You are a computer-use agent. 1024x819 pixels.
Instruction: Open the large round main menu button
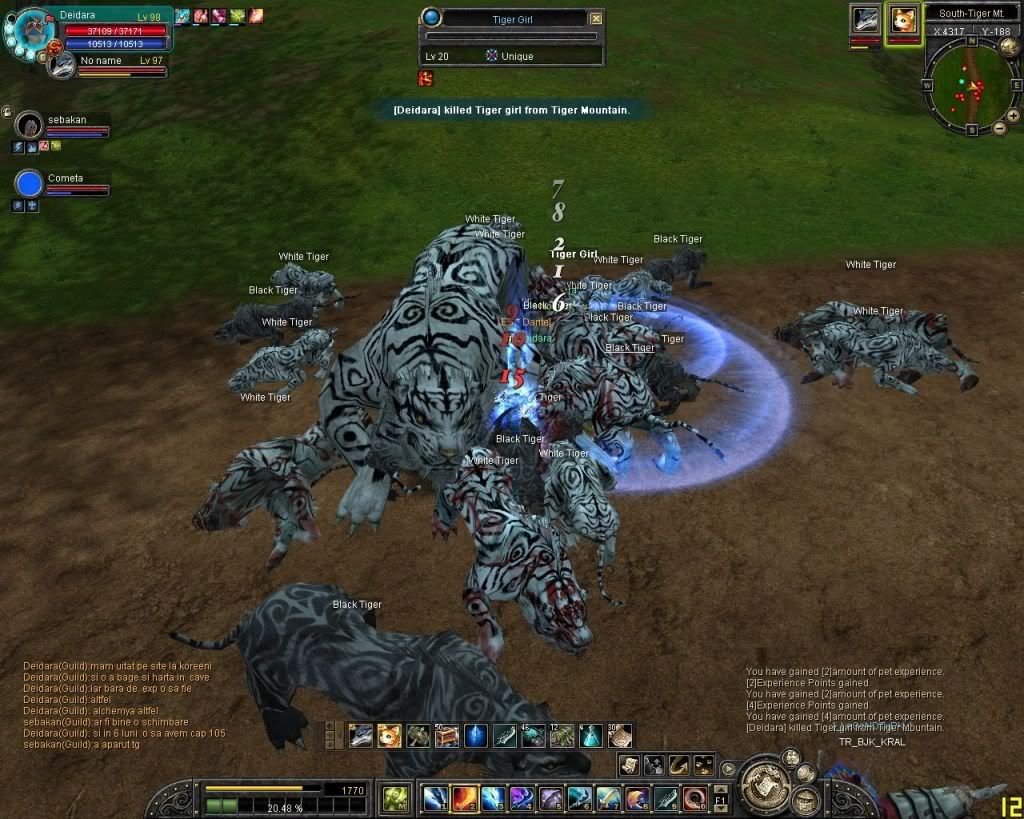point(766,779)
